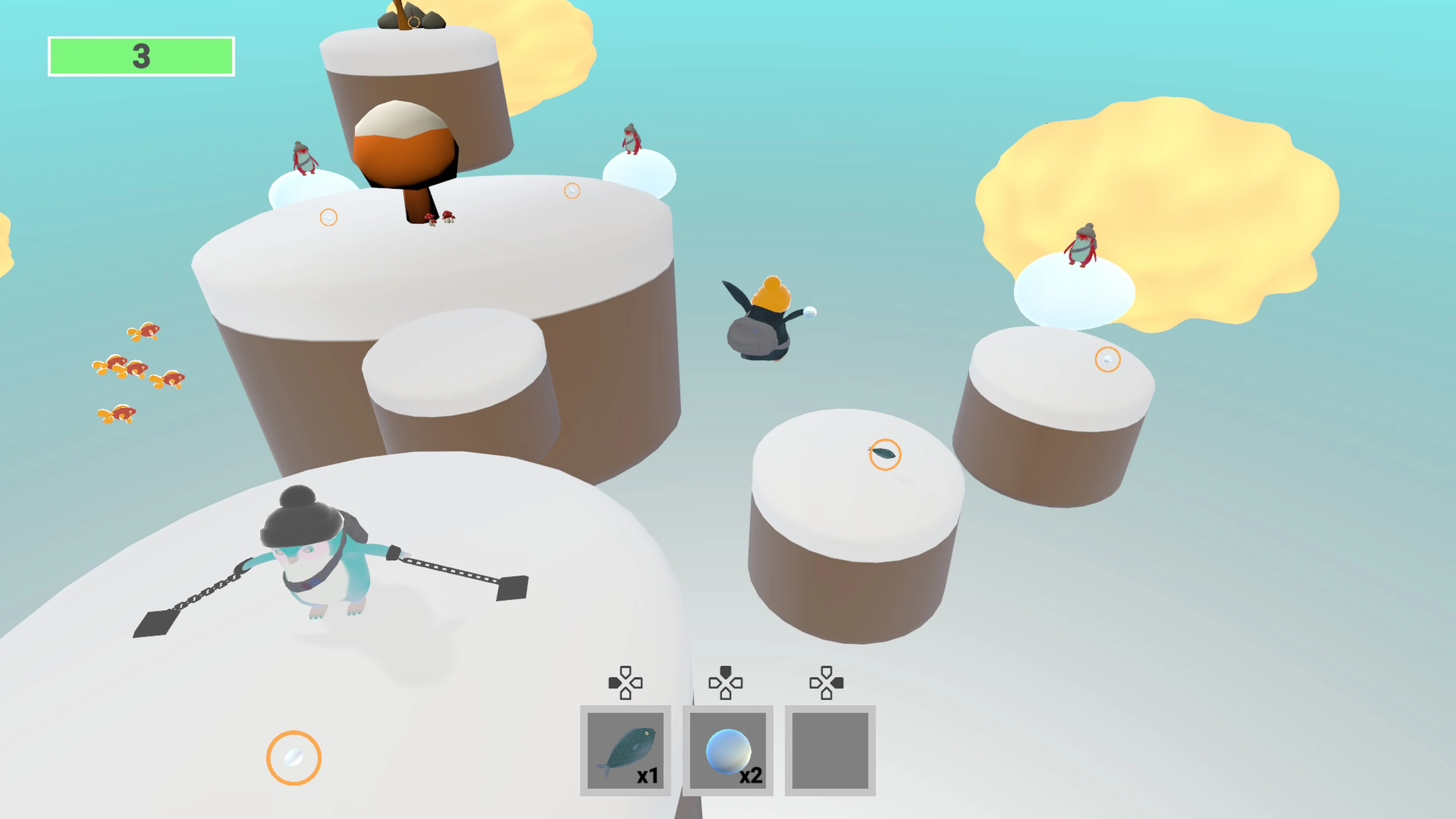Select the fish item in the inventory
The height and width of the screenshot is (819, 1456).
[626, 750]
